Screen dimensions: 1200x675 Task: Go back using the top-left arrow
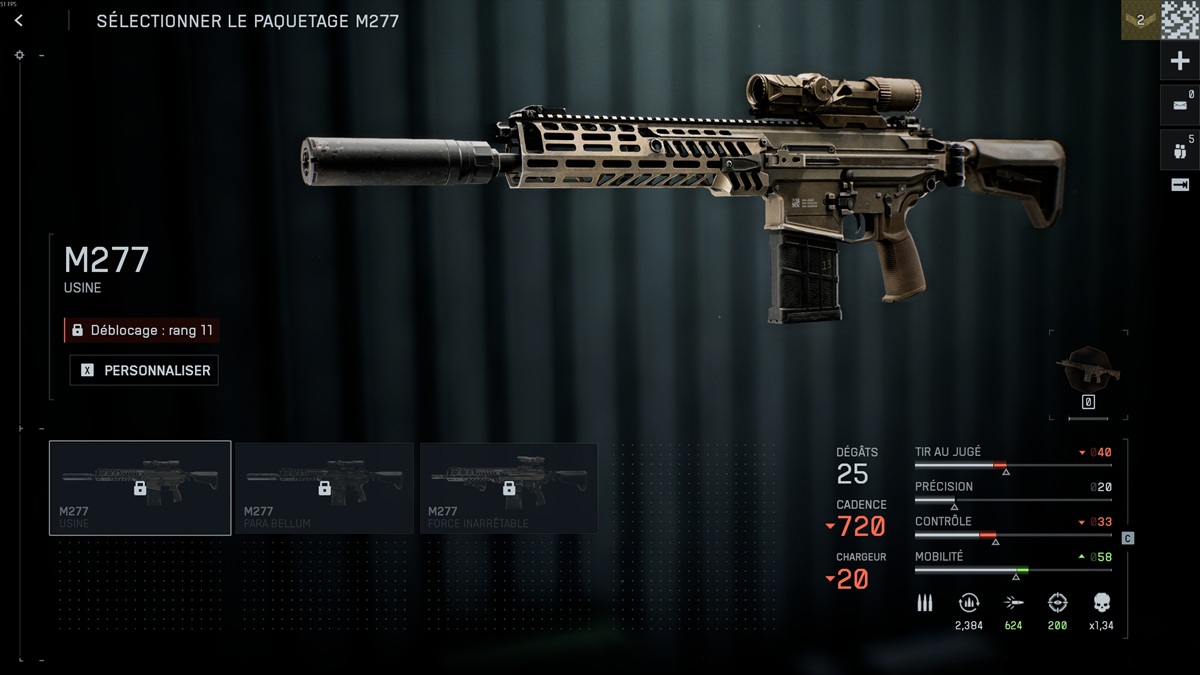[19, 21]
